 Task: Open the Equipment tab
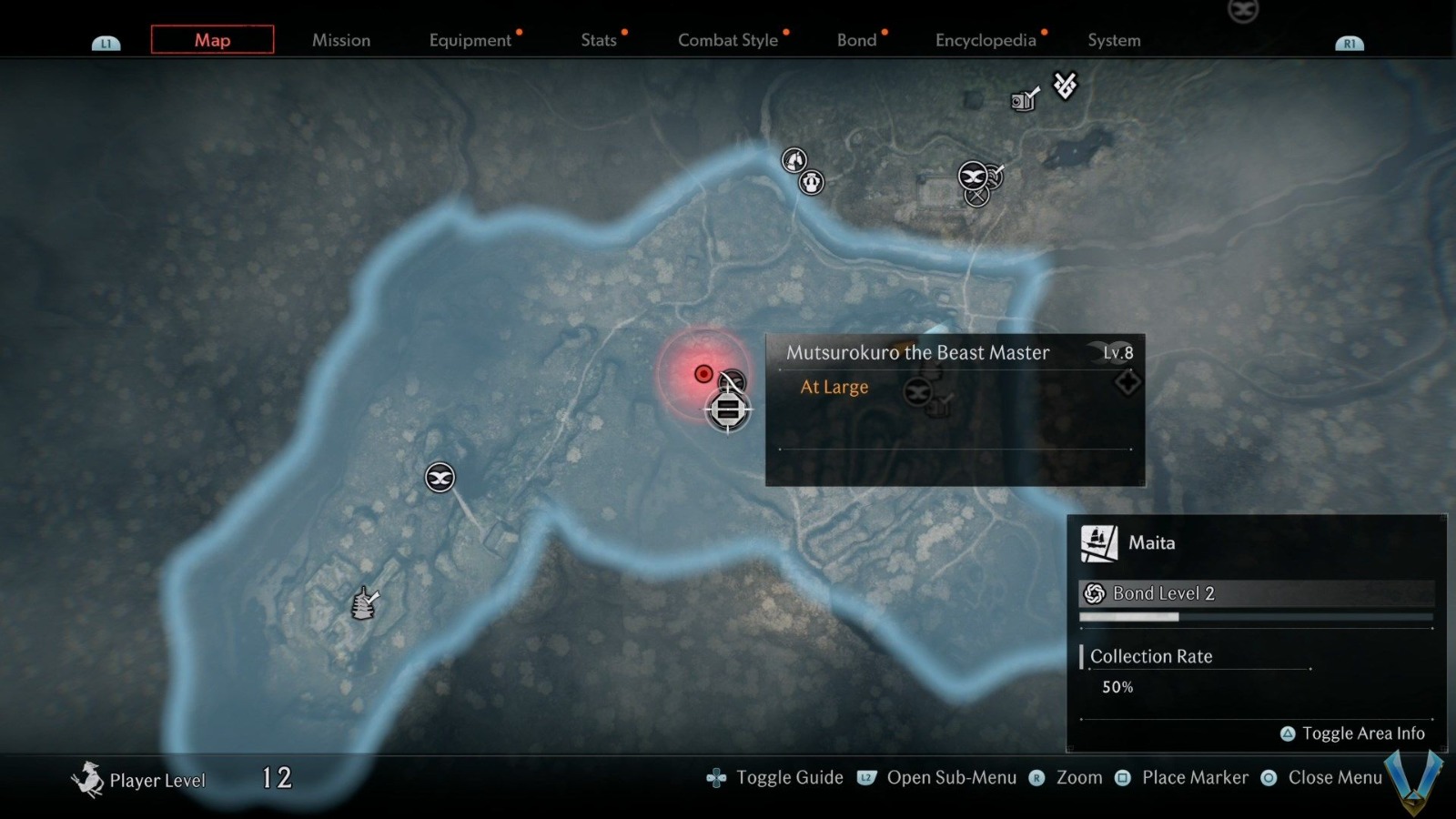coord(470,40)
